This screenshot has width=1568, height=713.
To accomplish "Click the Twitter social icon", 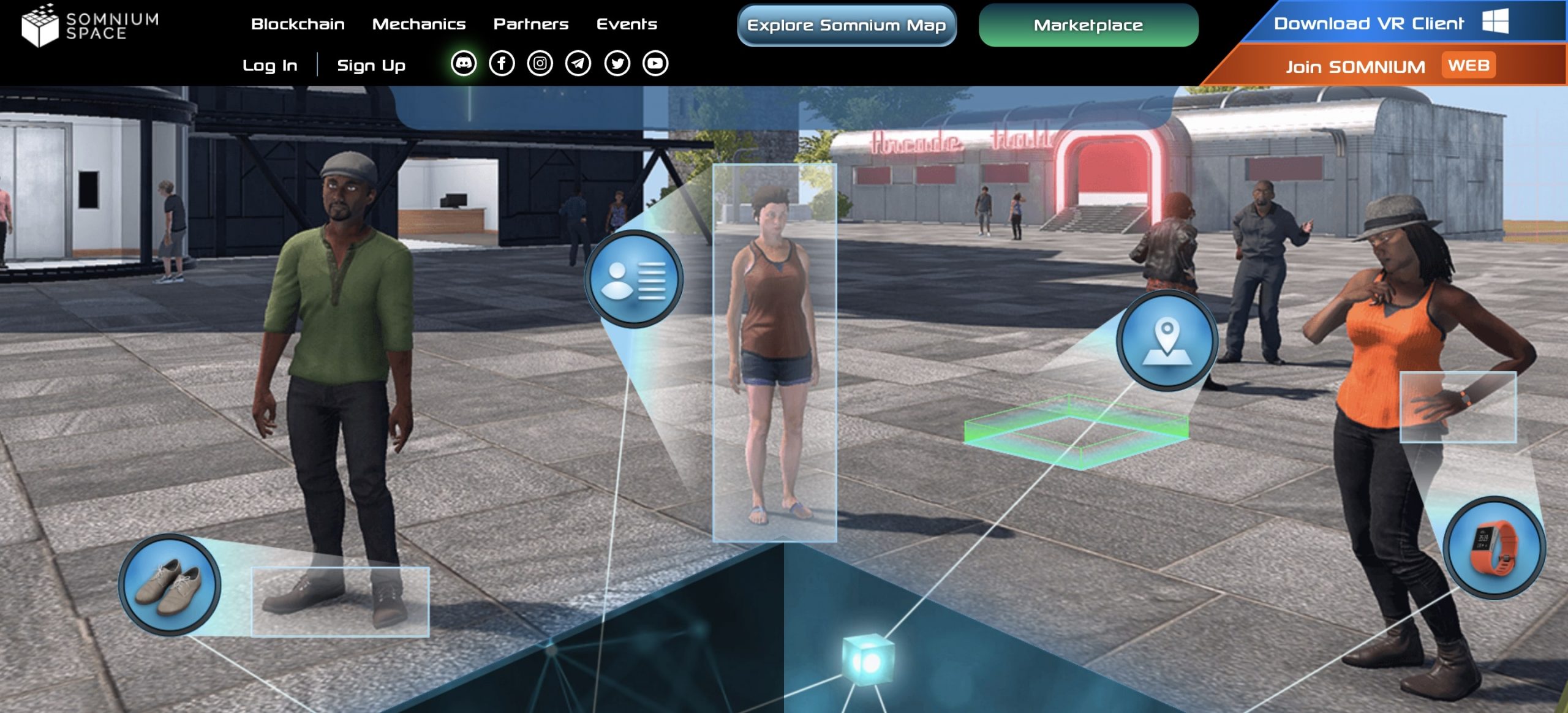I will tap(616, 63).
